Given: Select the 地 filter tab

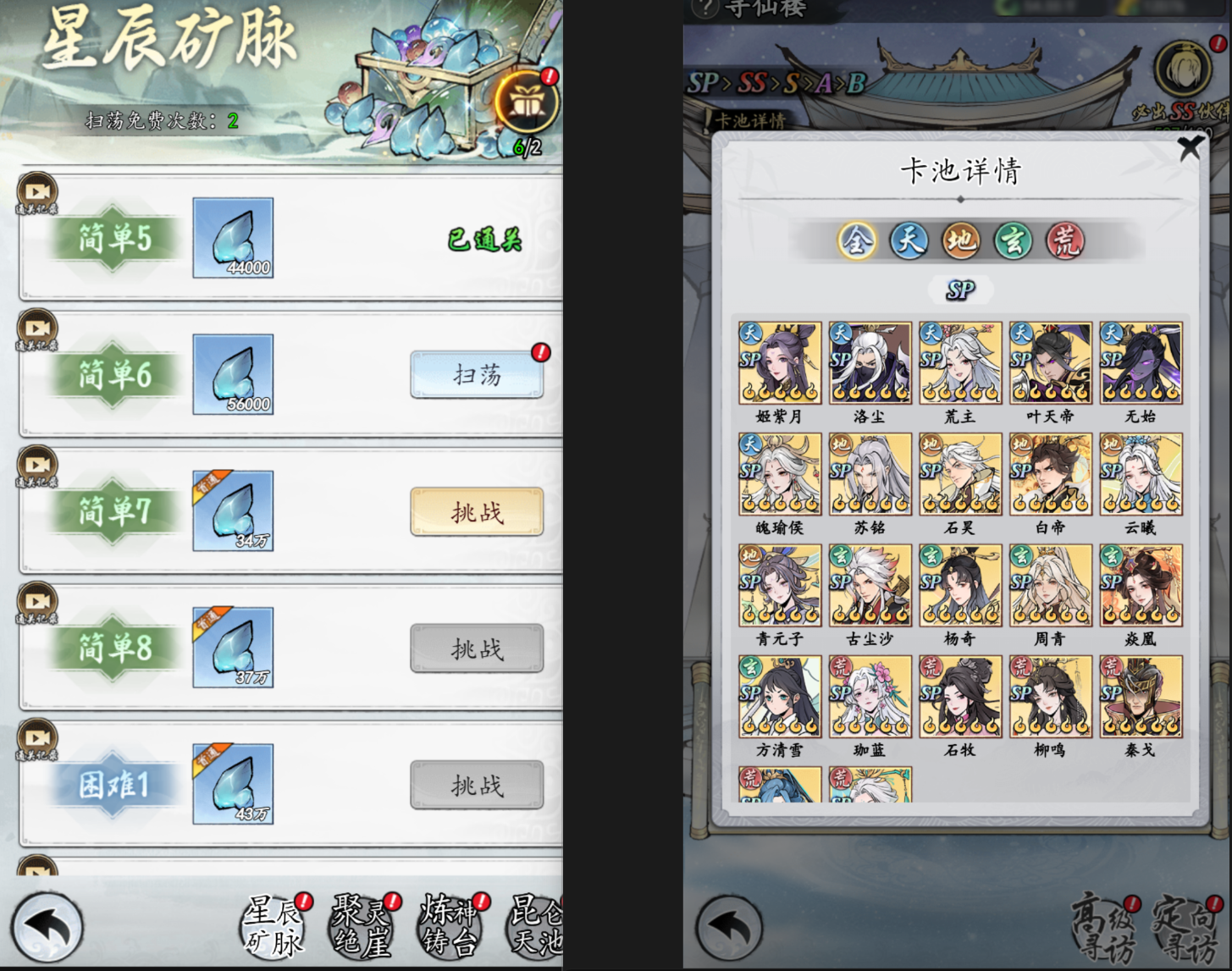Looking at the screenshot, I should pos(961,242).
